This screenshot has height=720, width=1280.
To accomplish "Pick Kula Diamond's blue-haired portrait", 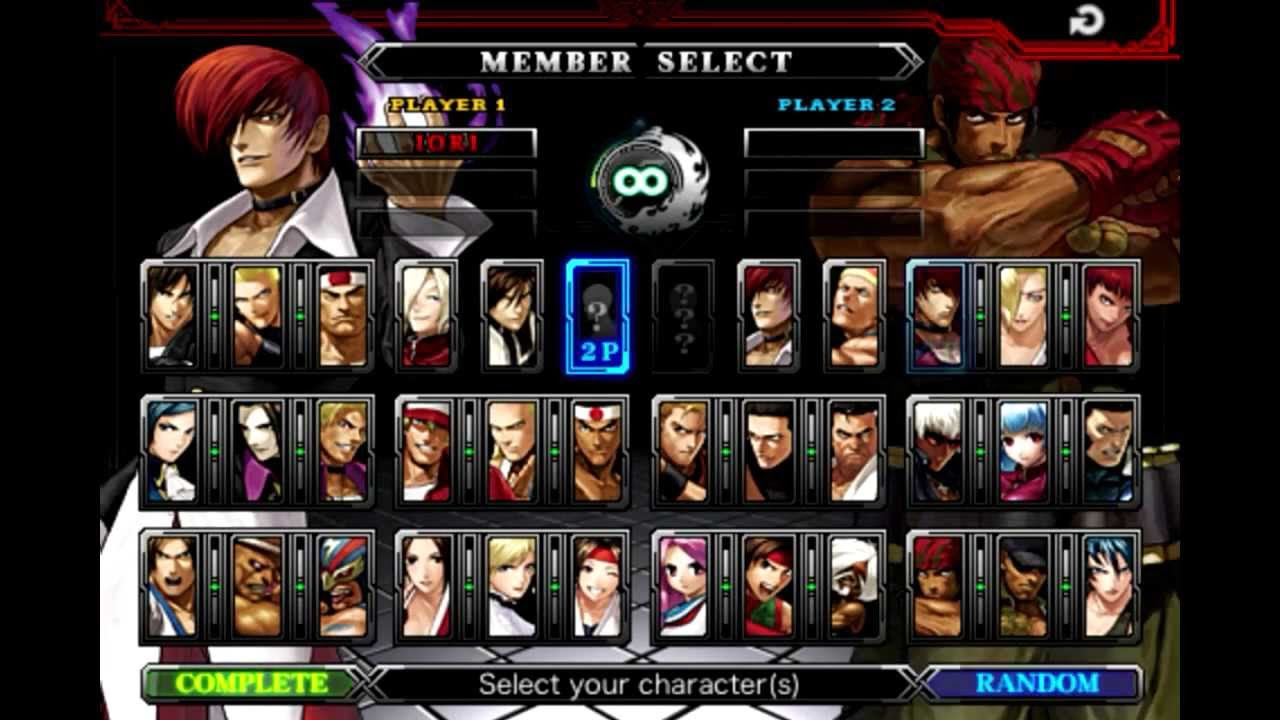I will tap(1022, 450).
